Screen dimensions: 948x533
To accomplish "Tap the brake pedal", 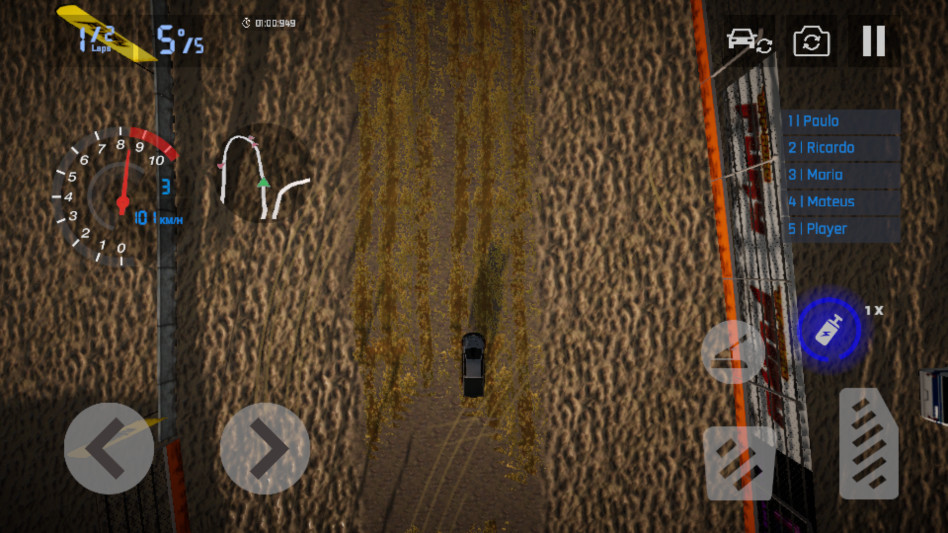I will pos(740,462).
